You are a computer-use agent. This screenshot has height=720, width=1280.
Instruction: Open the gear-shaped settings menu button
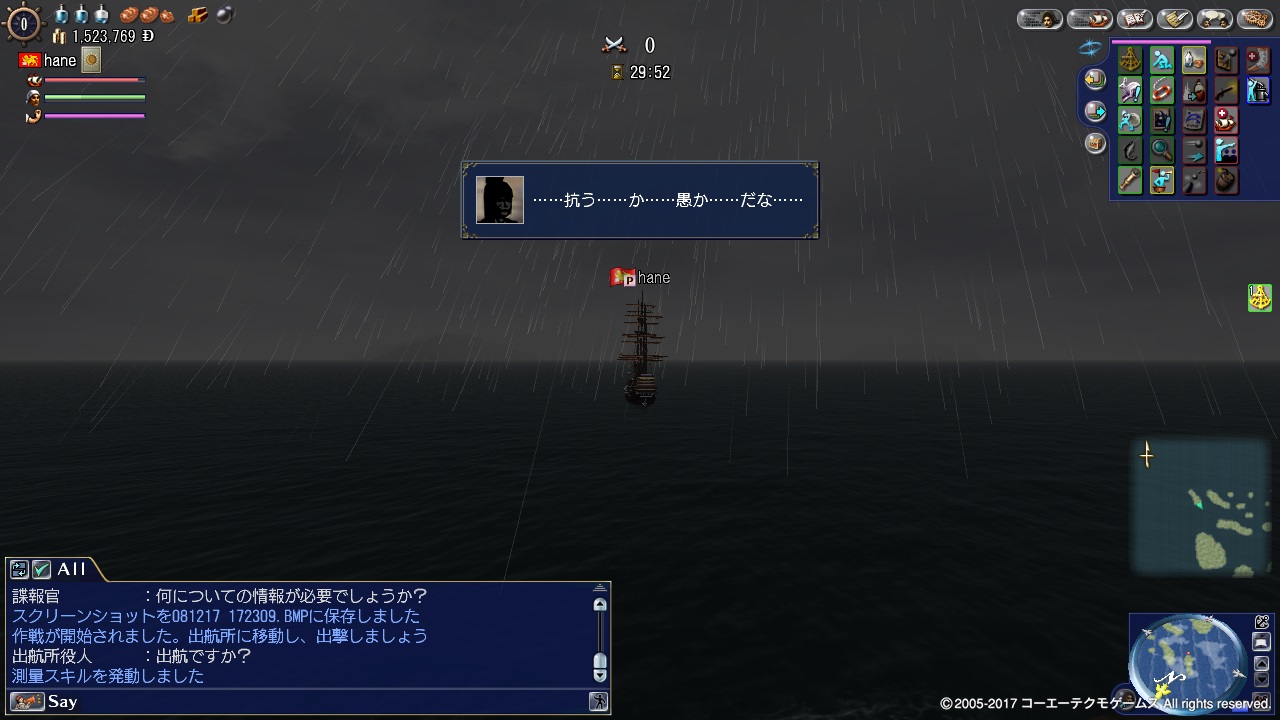[1255, 19]
